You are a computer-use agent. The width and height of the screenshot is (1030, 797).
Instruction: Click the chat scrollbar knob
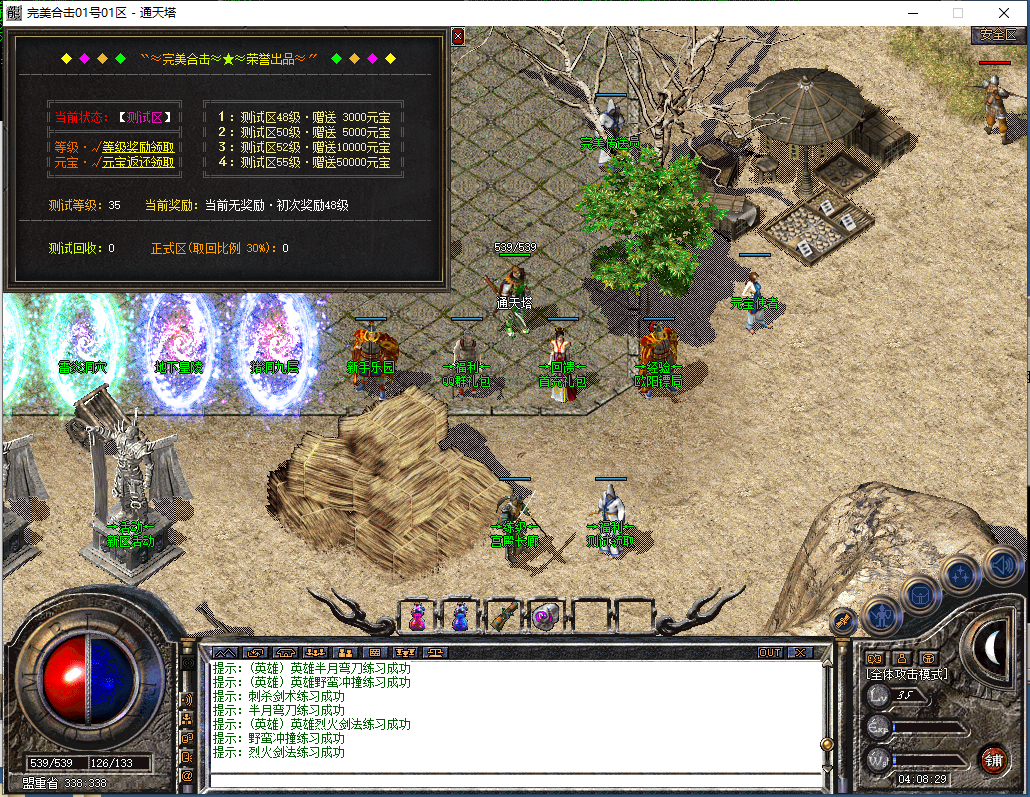[x=827, y=744]
